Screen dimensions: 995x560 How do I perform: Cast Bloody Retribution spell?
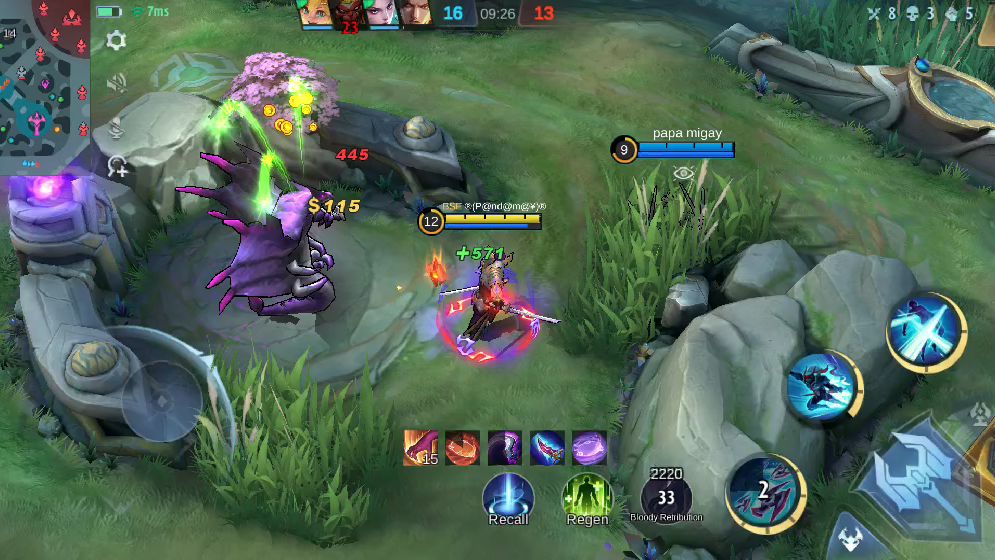pyautogui.click(x=666, y=497)
